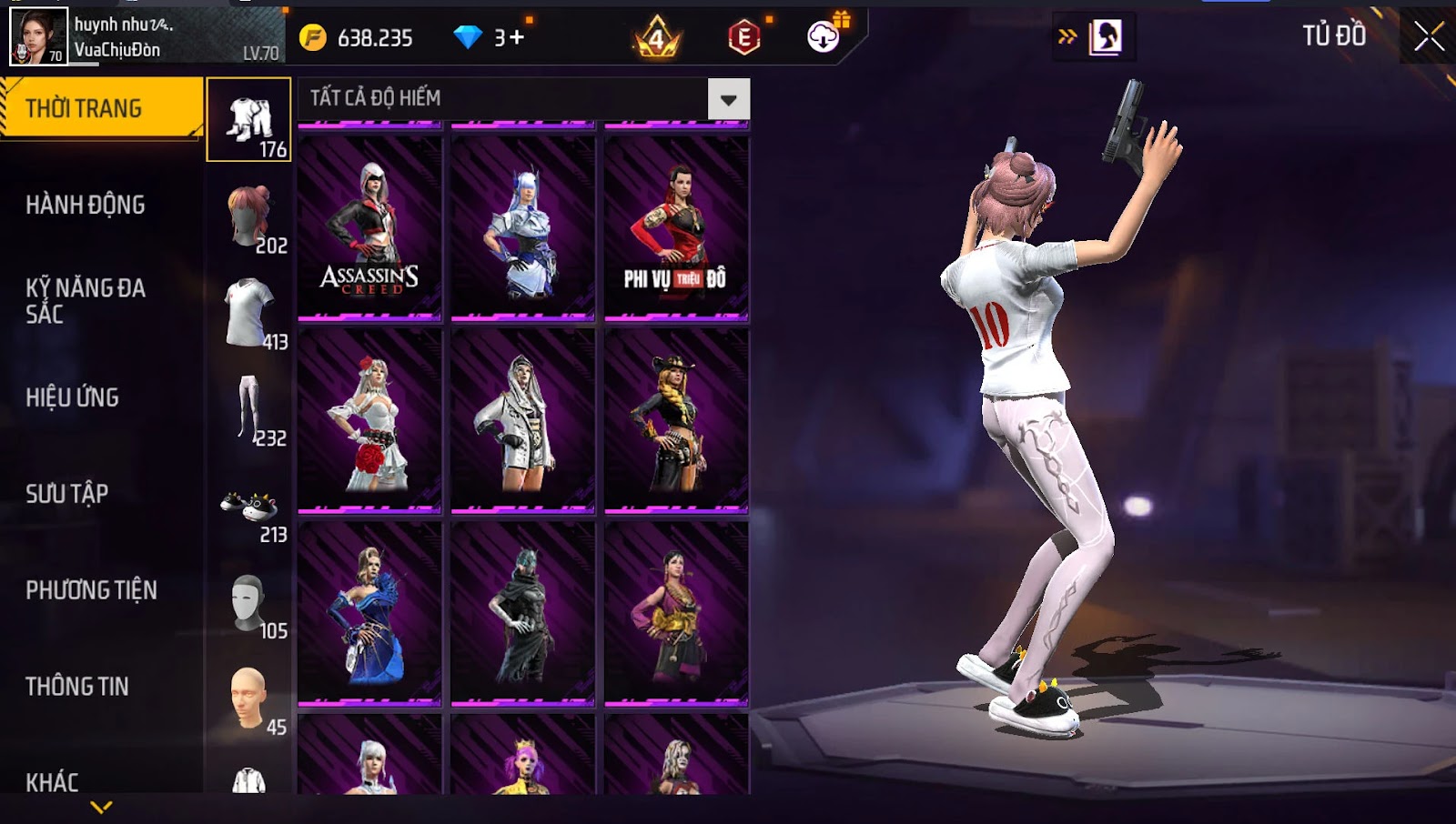Open the Hiệu Ứng section
The image size is (1456, 824).
[73, 397]
